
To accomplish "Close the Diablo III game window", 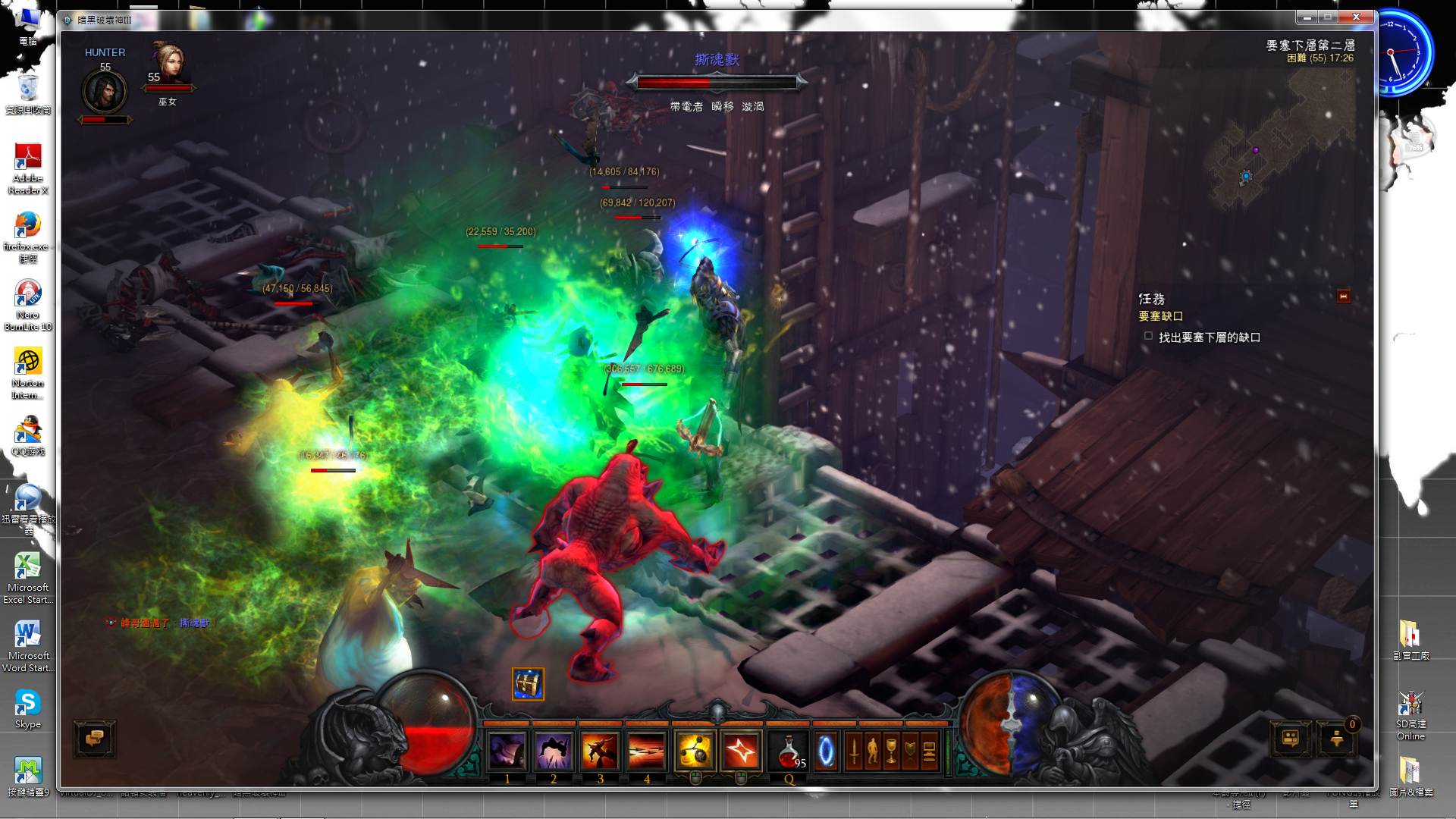I will tap(1356, 17).
